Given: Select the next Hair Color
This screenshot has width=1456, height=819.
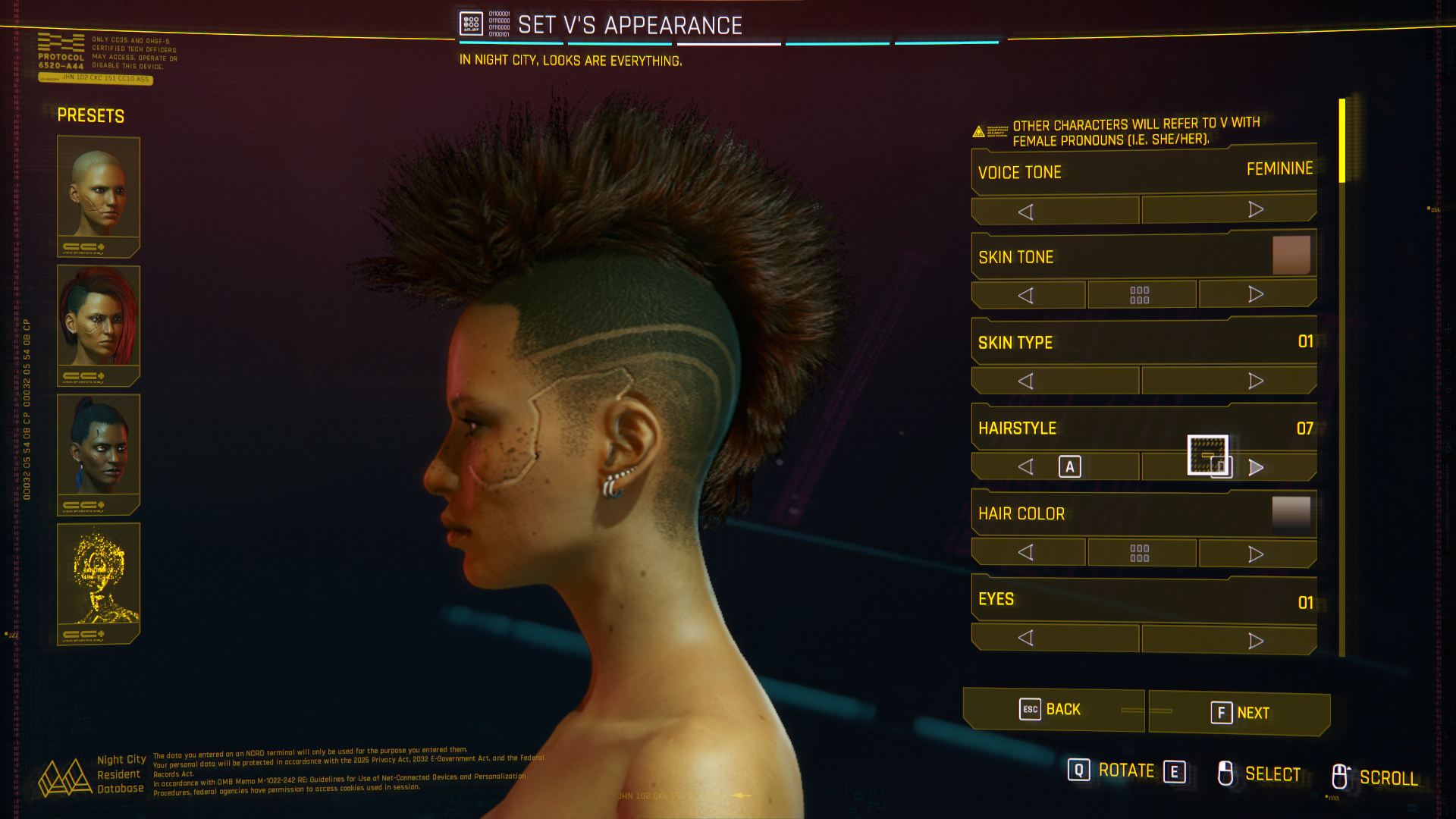Looking at the screenshot, I should [1257, 554].
